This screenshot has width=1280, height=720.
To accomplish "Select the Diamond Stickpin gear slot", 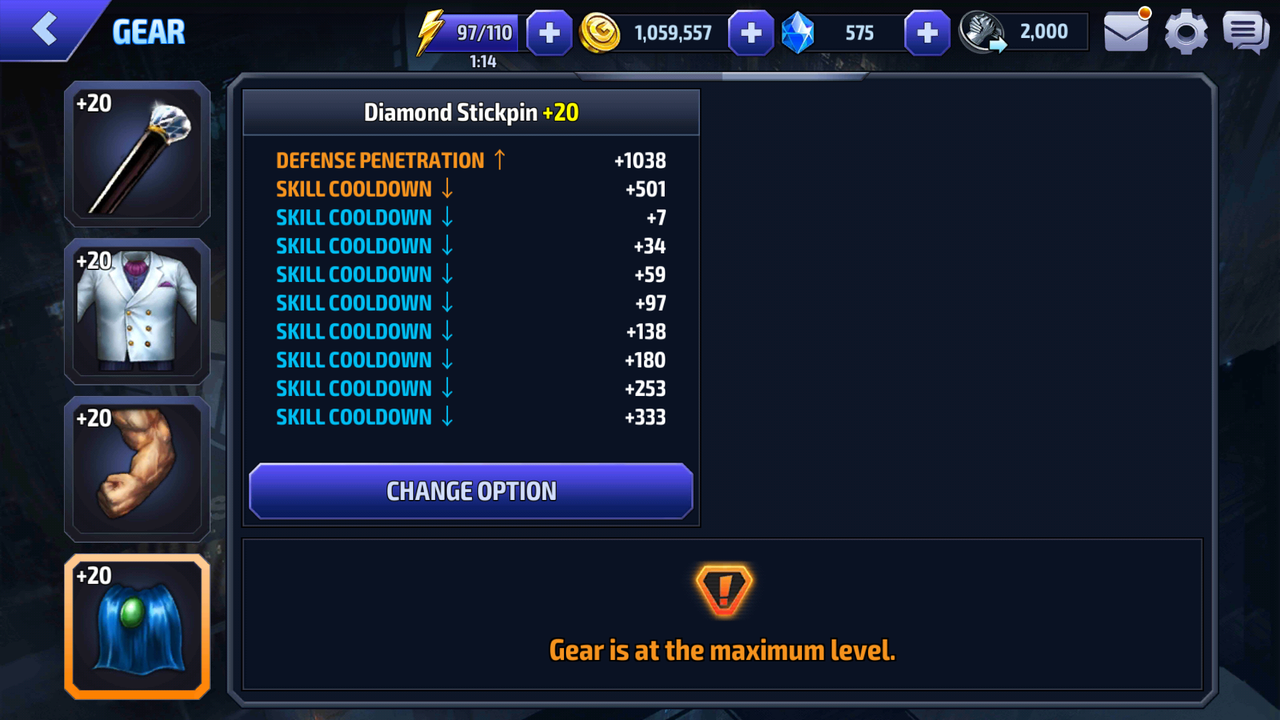I will click(137, 154).
